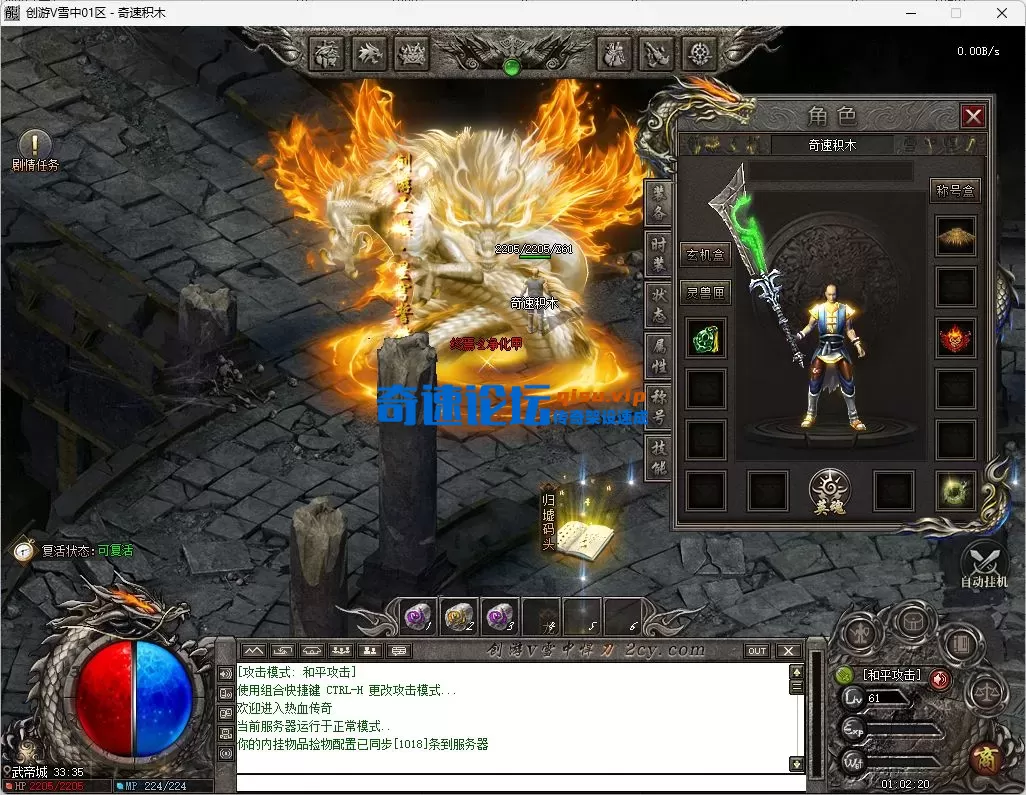Select the green jade equipment slot
Screen dimensions: 1026x795
(x=706, y=339)
